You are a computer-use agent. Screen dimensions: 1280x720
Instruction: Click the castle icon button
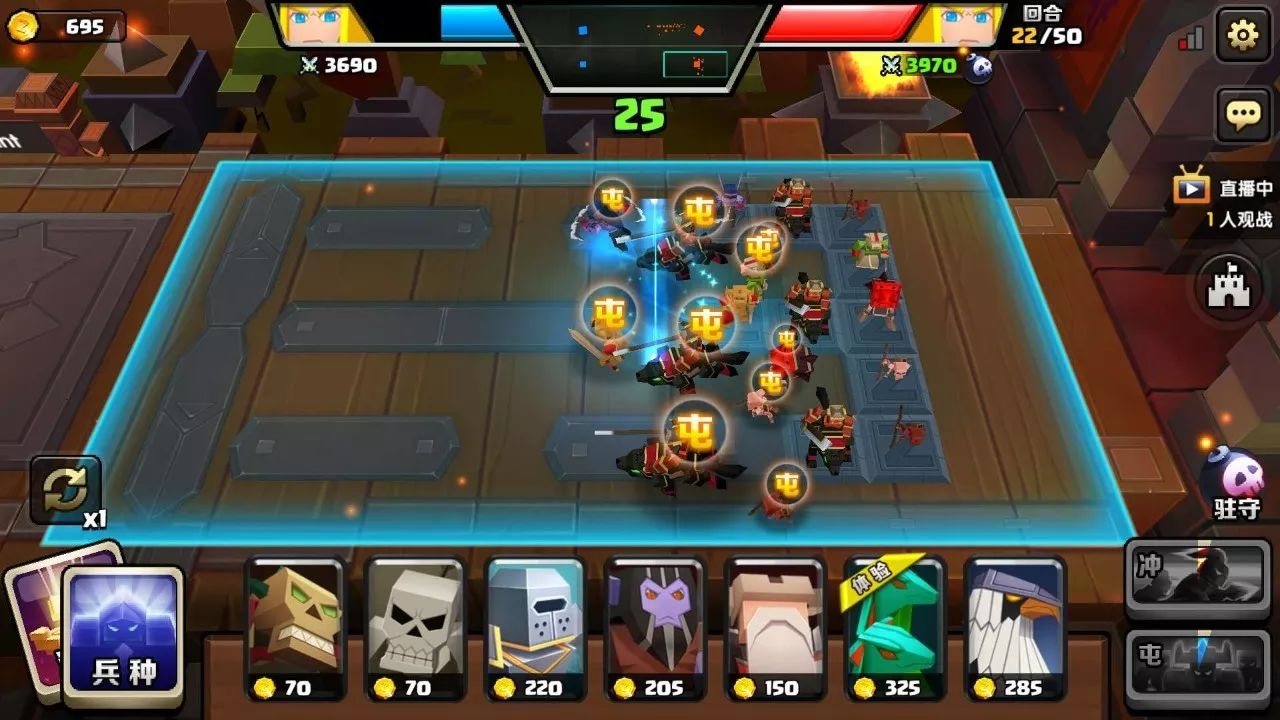click(1230, 287)
